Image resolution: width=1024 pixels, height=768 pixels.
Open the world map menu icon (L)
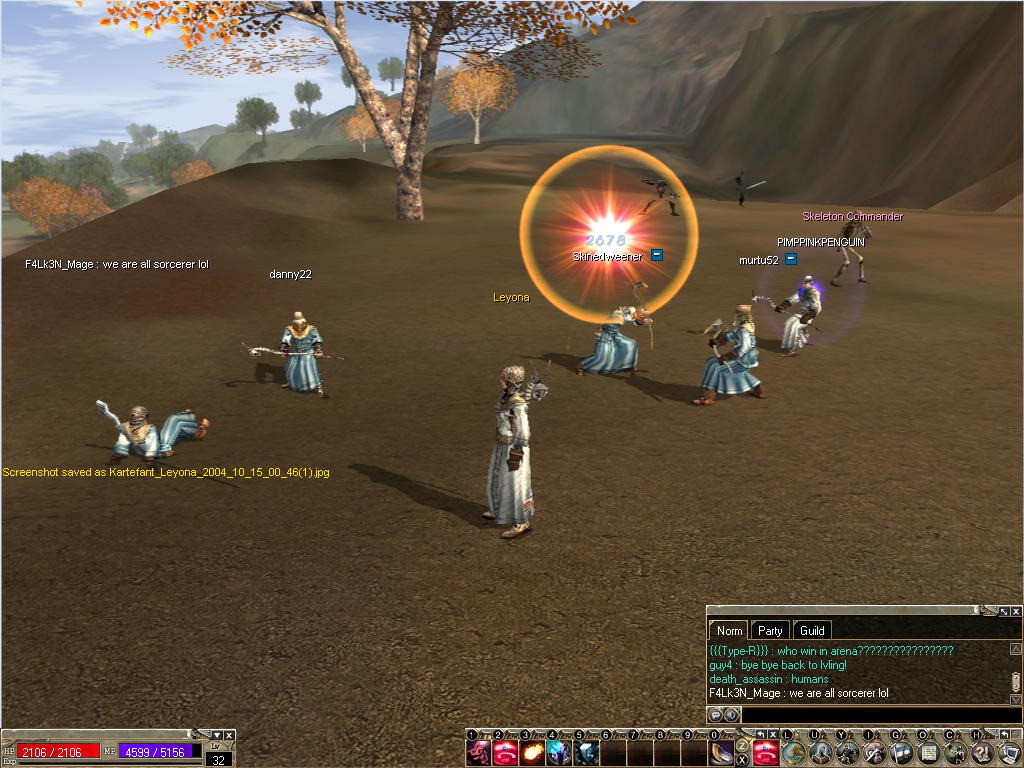pos(793,753)
